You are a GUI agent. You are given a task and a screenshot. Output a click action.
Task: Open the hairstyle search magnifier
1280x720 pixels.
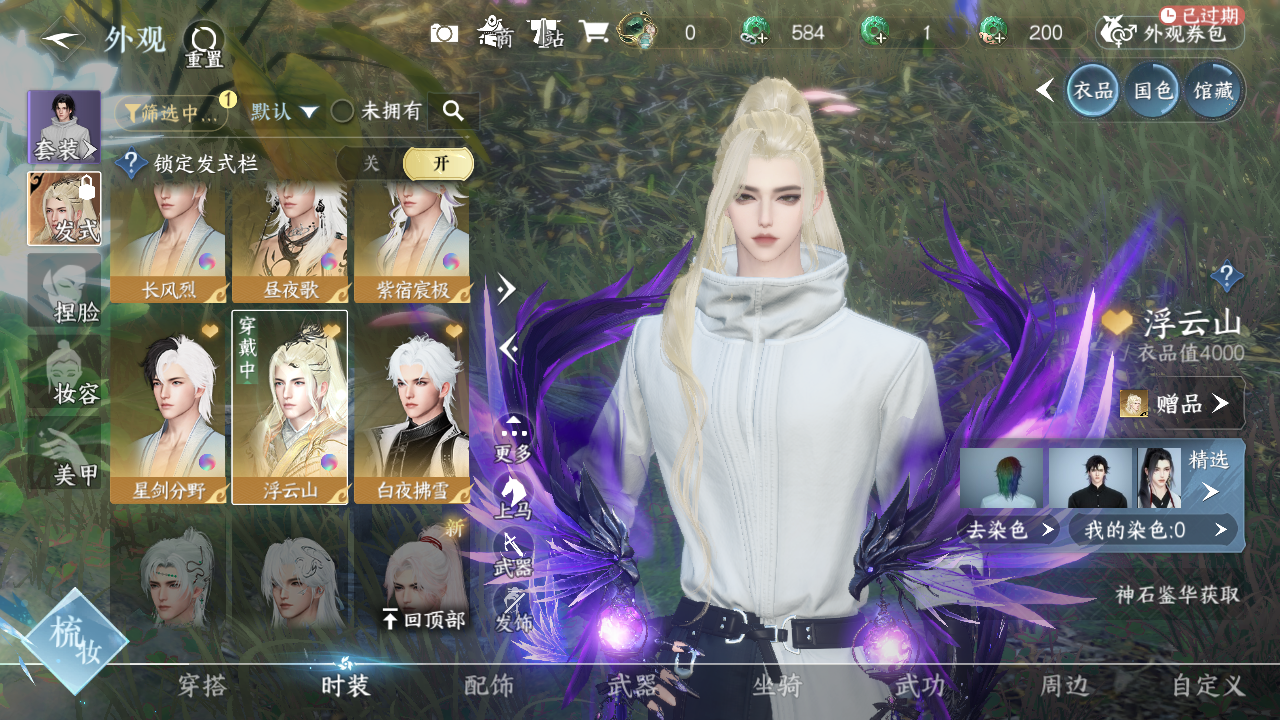click(453, 111)
